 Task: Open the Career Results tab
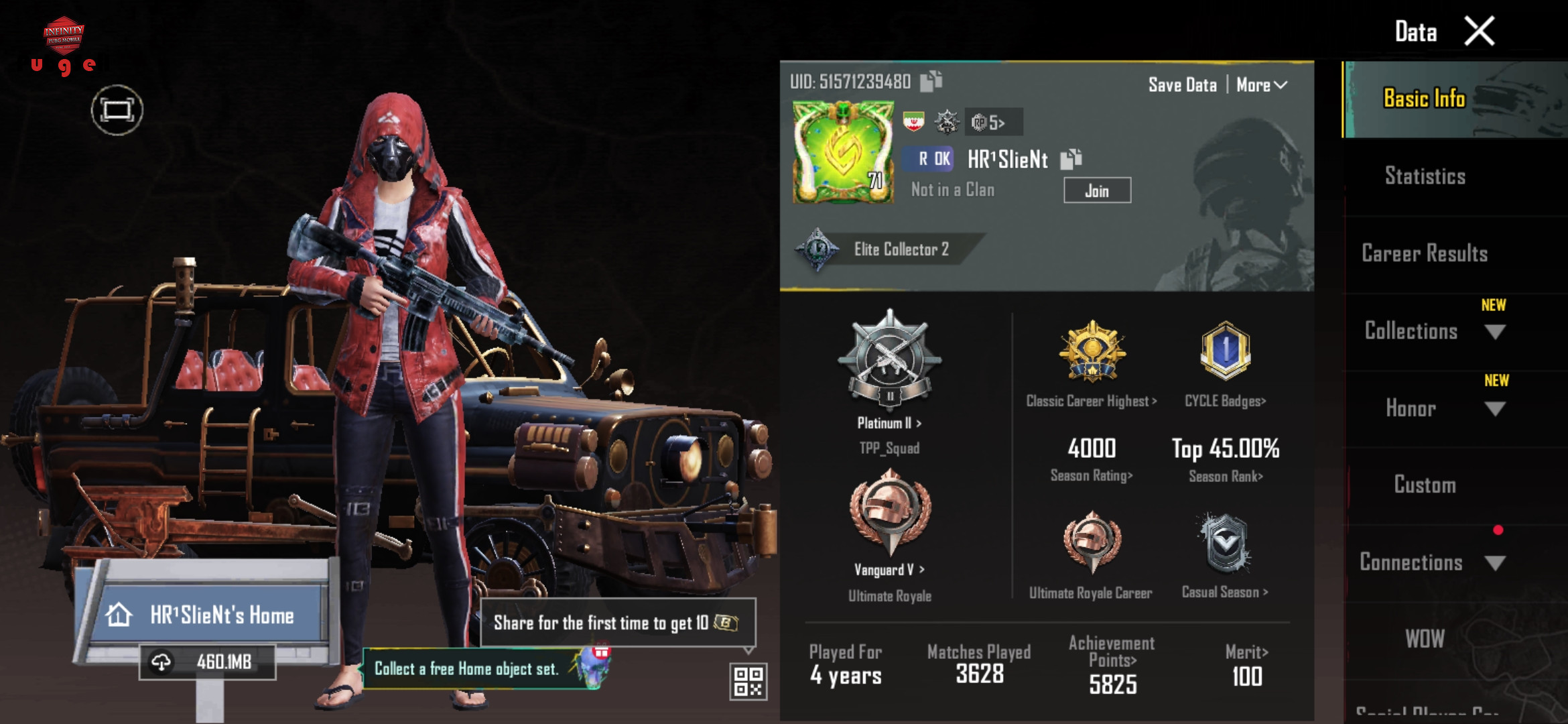click(1425, 253)
